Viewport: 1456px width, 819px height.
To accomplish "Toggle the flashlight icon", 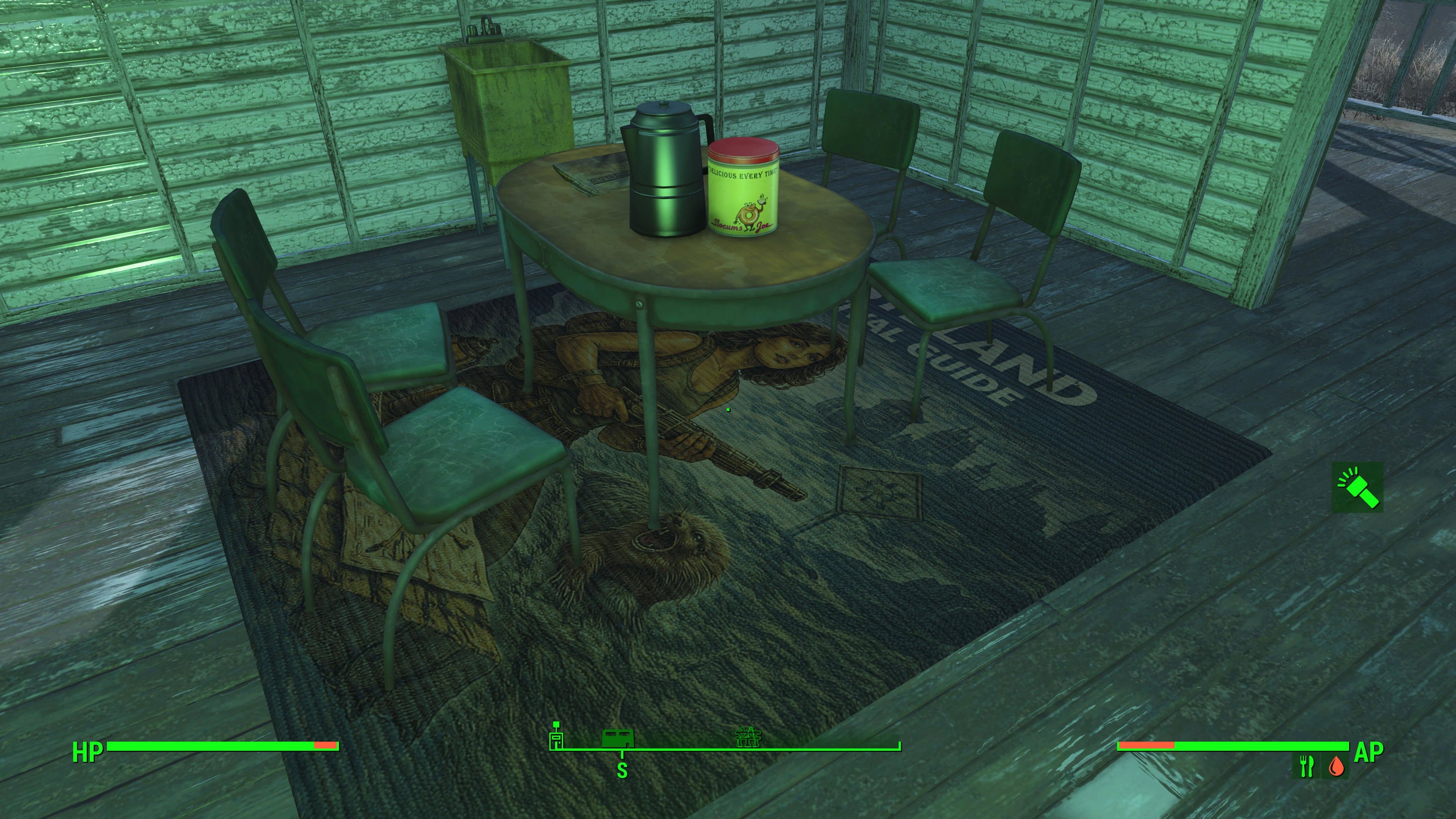I will click(1357, 487).
